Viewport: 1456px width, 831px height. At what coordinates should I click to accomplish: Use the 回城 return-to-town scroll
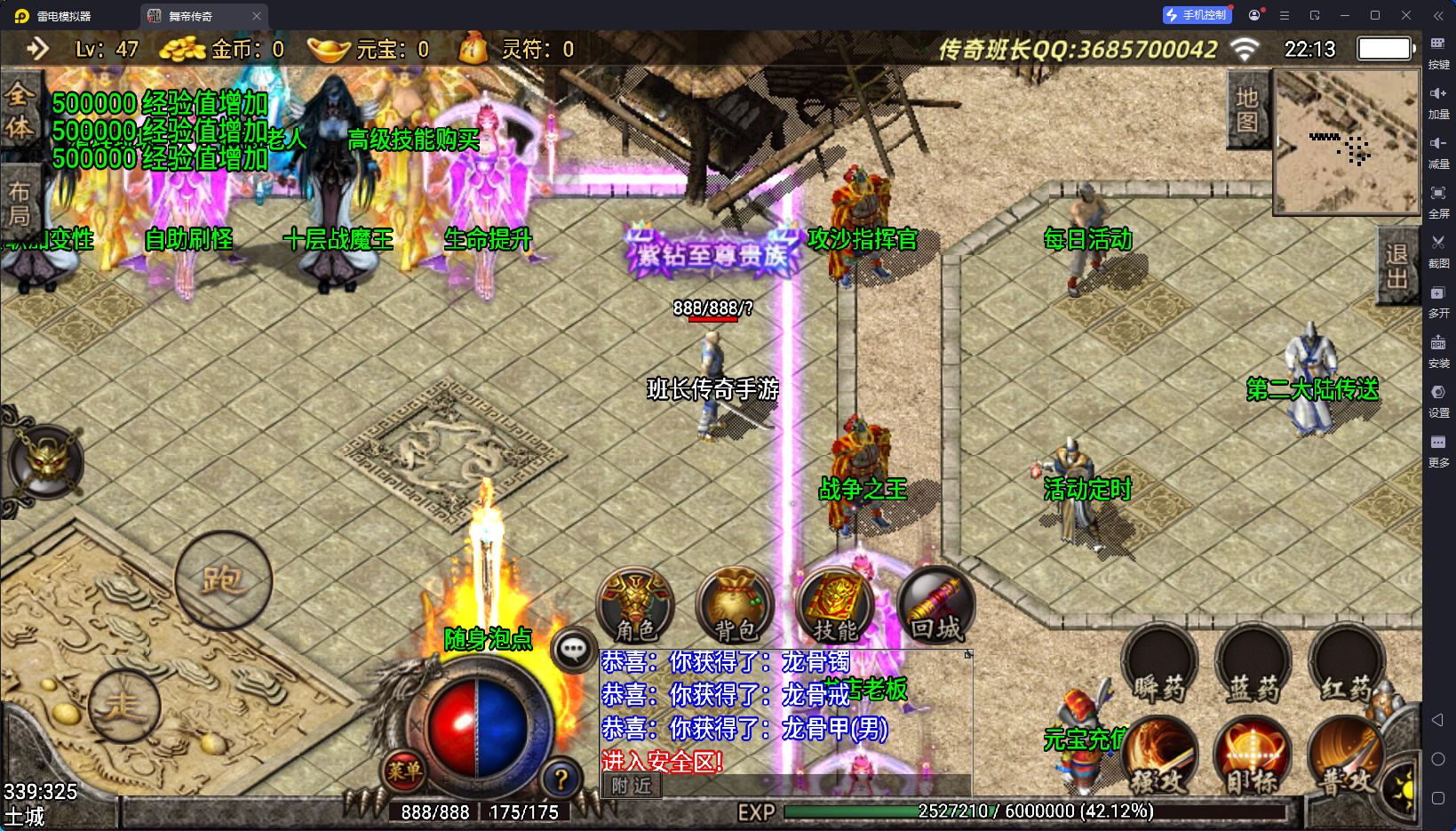tap(935, 606)
